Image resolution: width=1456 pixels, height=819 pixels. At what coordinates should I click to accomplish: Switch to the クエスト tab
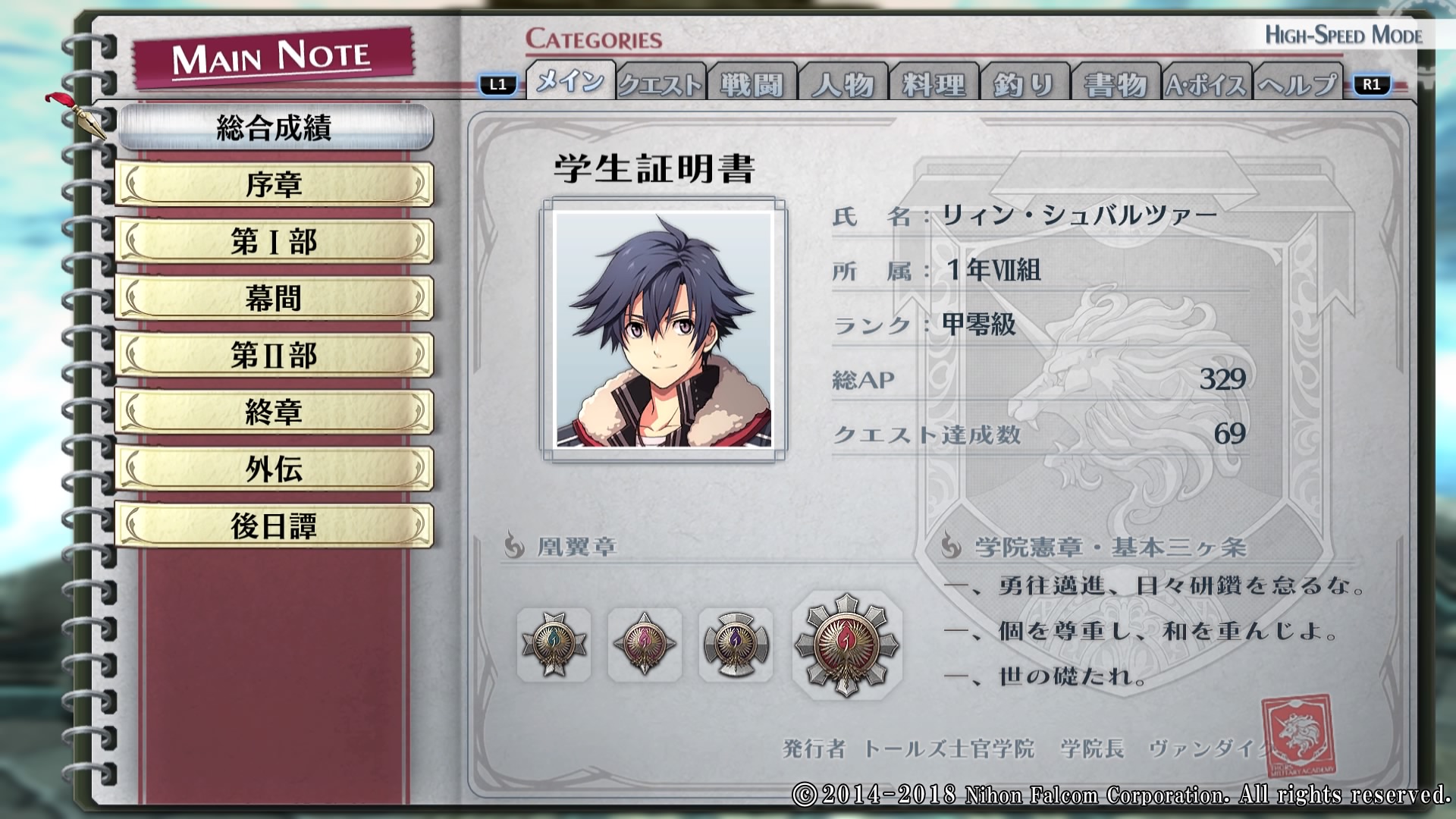[661, 84]
